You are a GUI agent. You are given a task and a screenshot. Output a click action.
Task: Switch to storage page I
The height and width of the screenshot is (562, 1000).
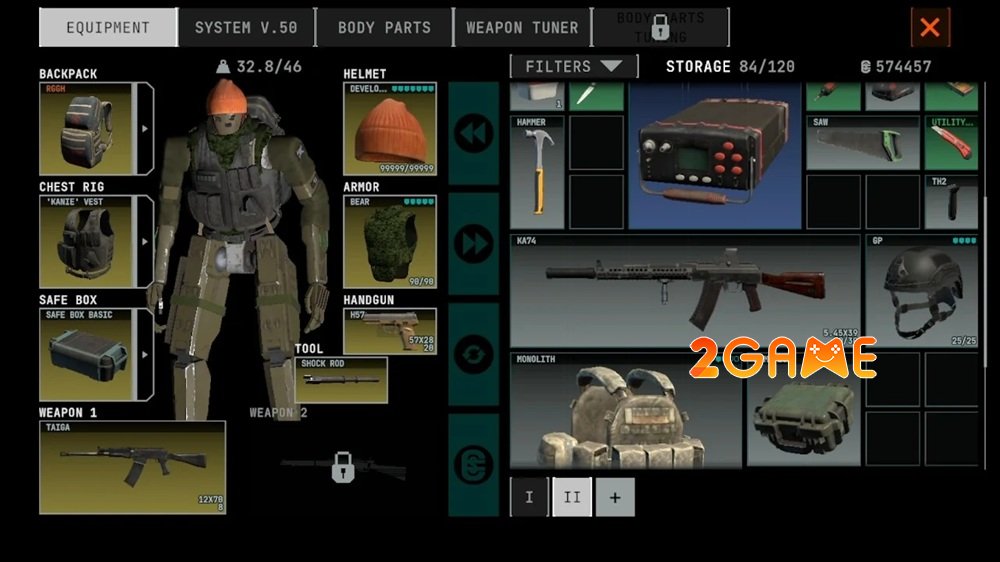tap(530, 497)
